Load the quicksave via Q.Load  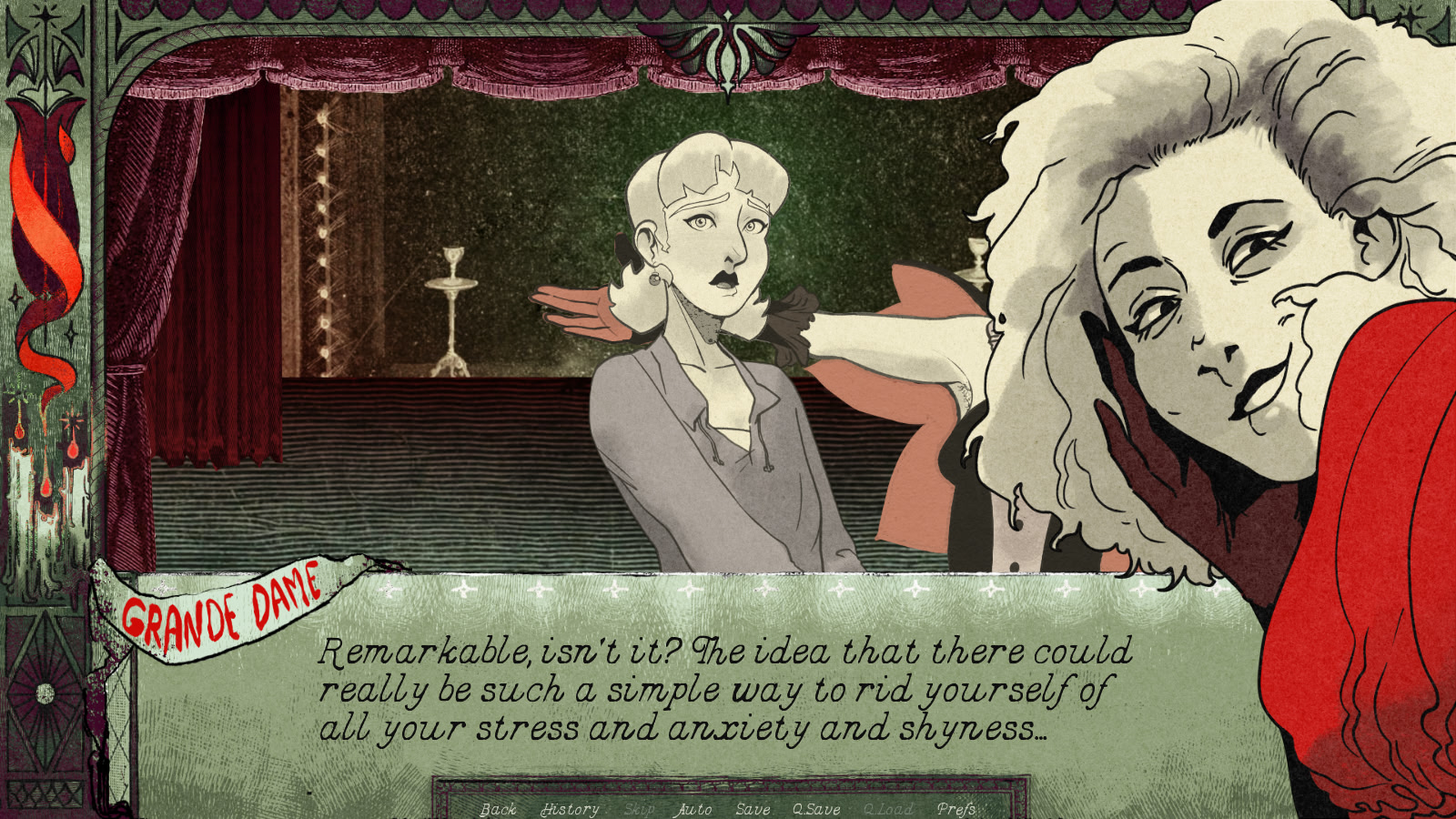889,809
